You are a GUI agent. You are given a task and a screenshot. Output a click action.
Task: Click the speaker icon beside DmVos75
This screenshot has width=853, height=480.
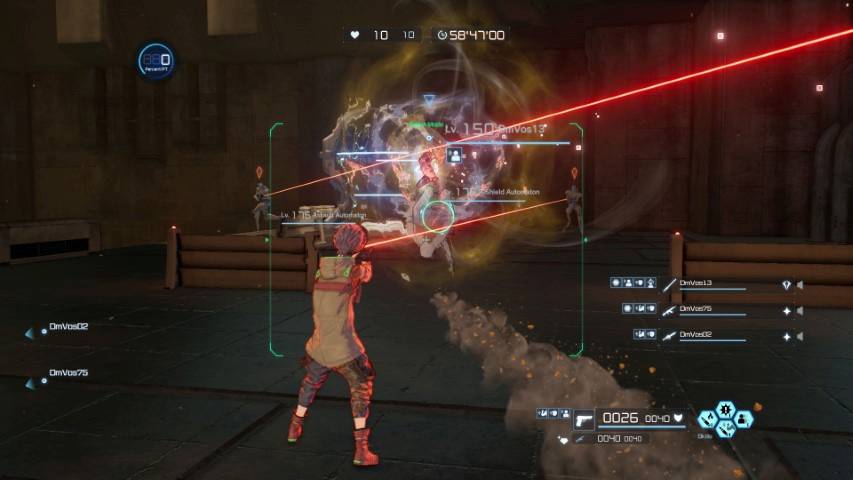(799, 311)
